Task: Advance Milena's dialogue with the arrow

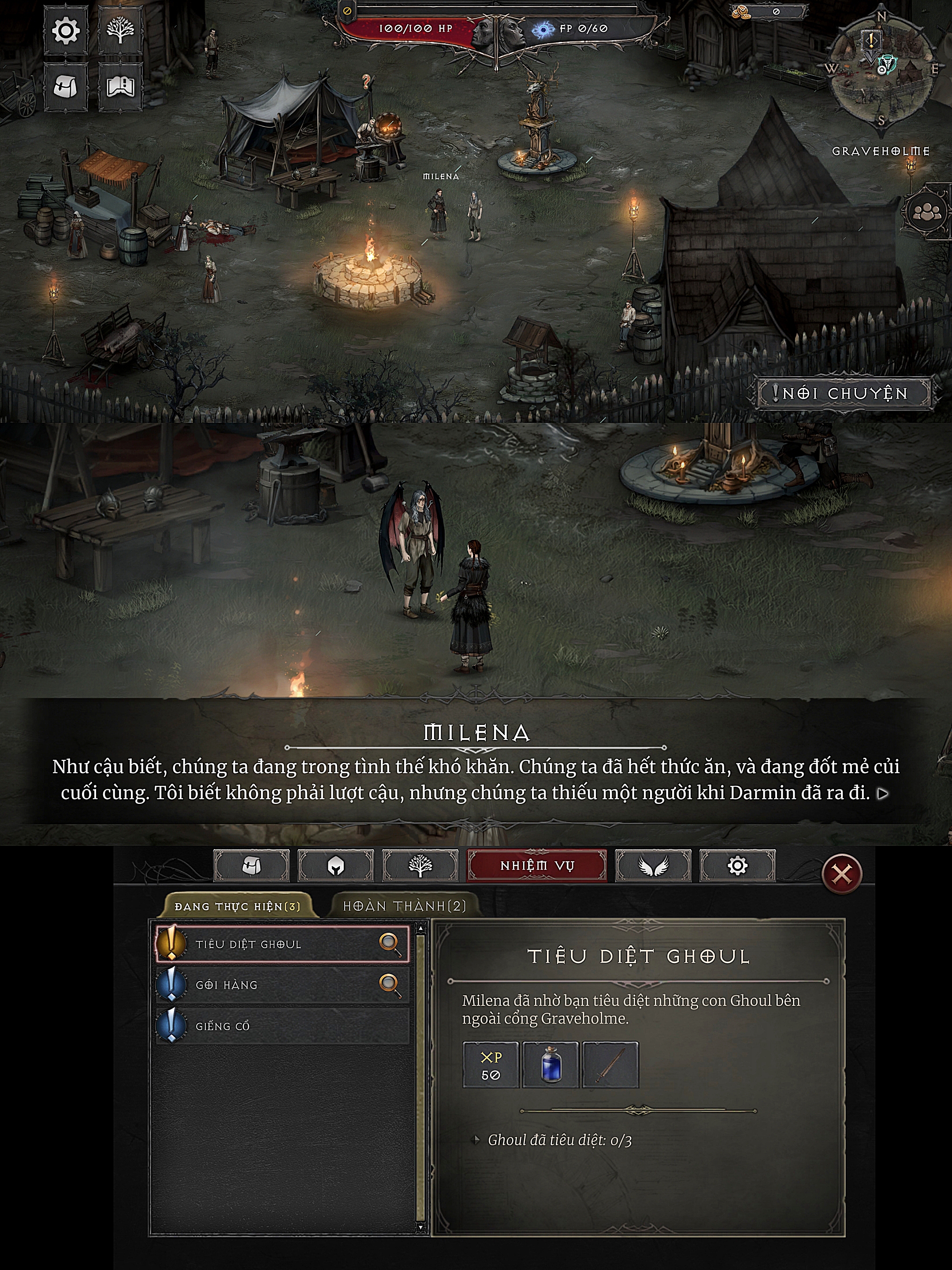Action: (x=884, y=793)
